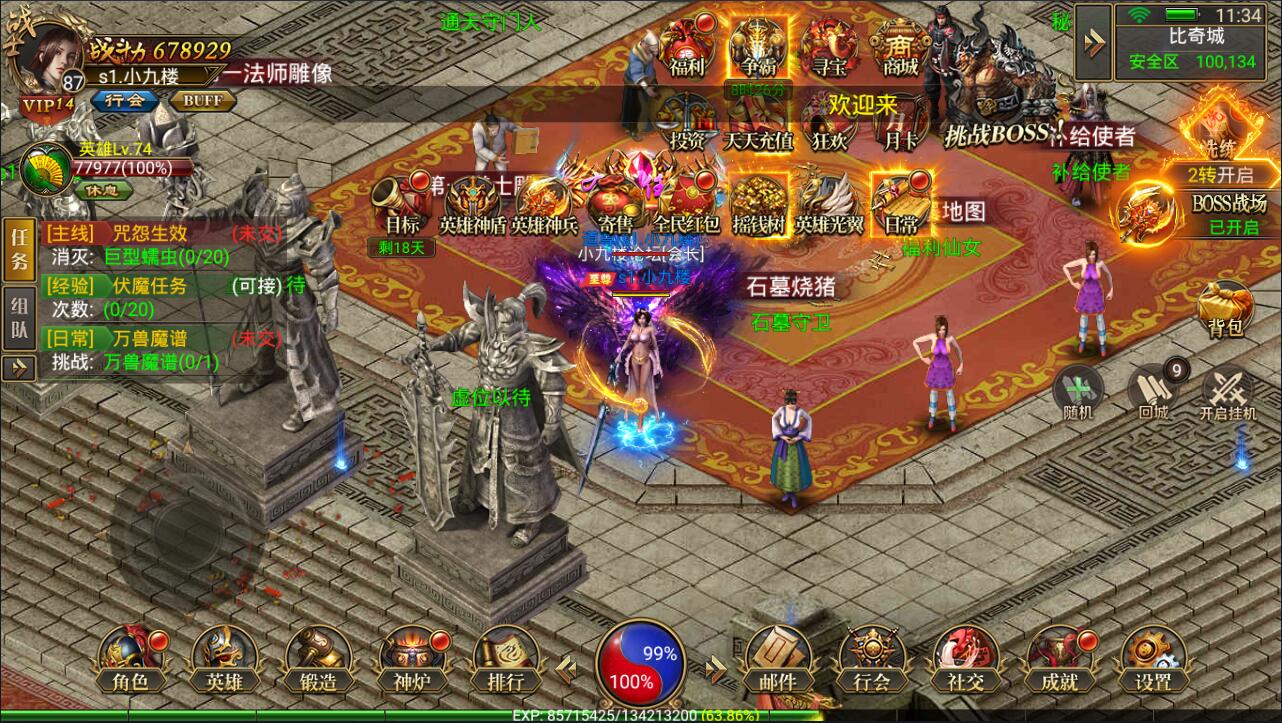Viewport: 1282px width, 723px height.
Task: Open the 角色 character menu
Action: tap(130, 658)
